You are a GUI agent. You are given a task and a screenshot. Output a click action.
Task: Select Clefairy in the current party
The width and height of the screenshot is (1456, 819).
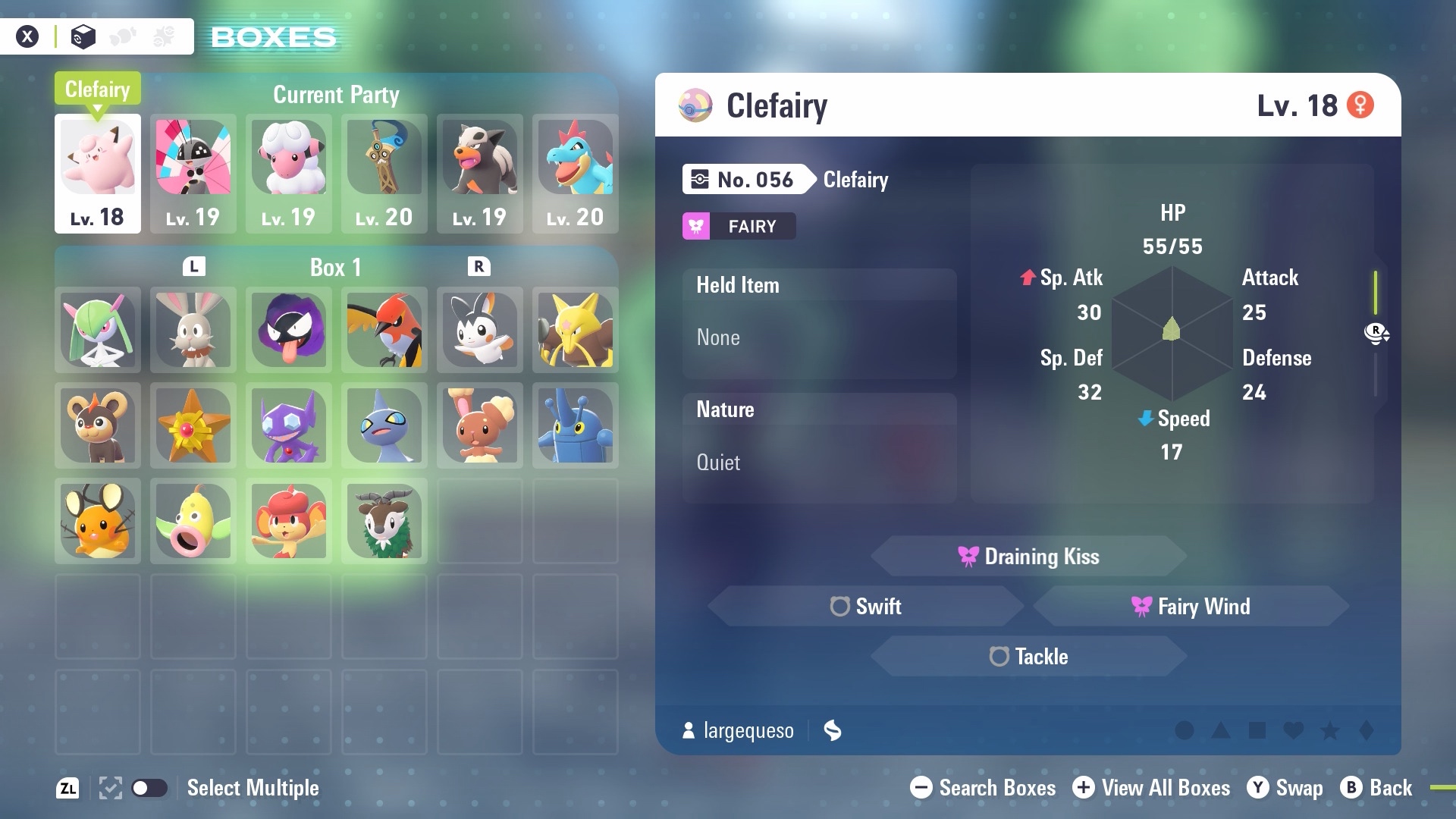coord(98,173)
